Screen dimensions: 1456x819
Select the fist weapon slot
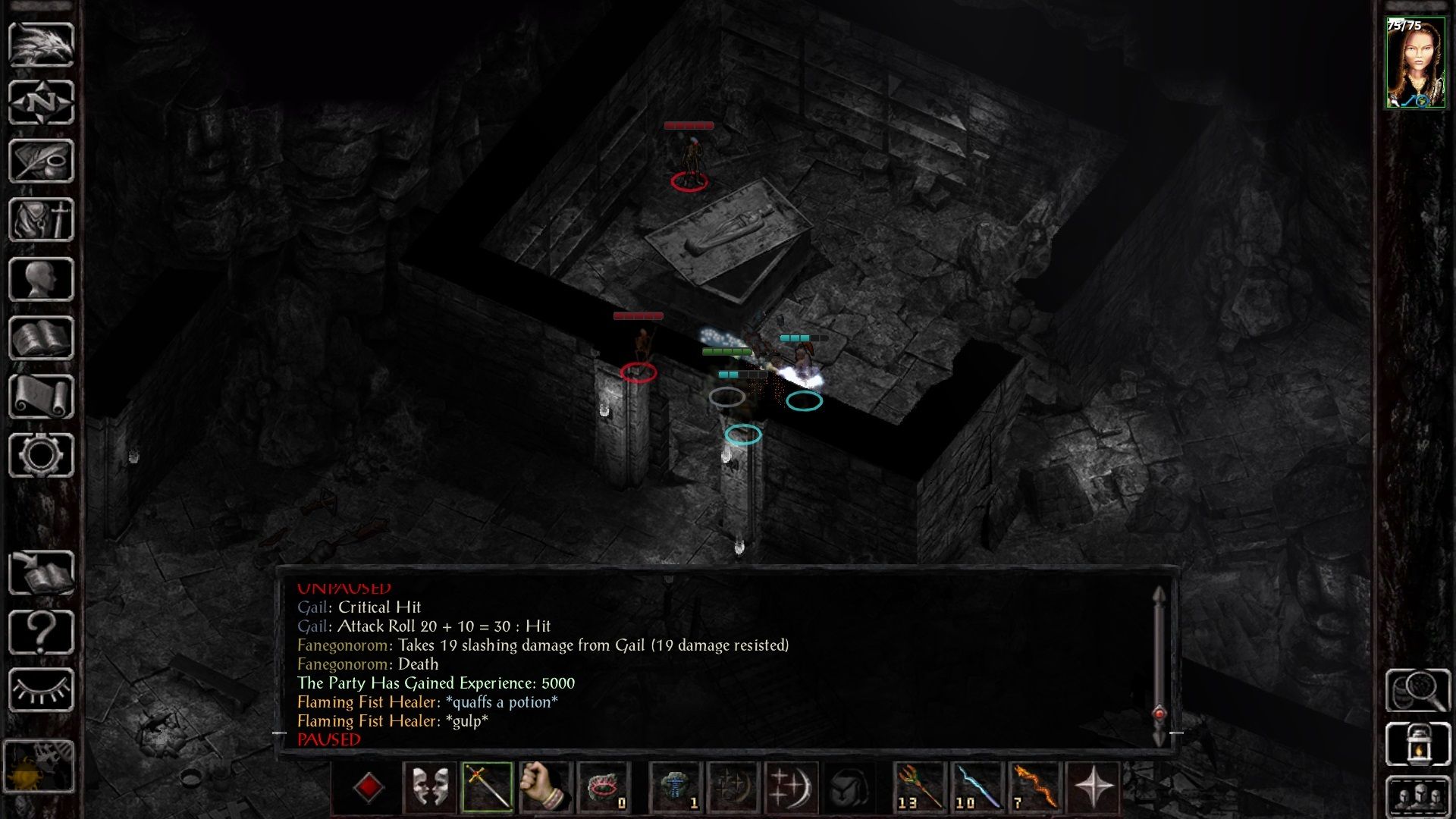point(544,787)
